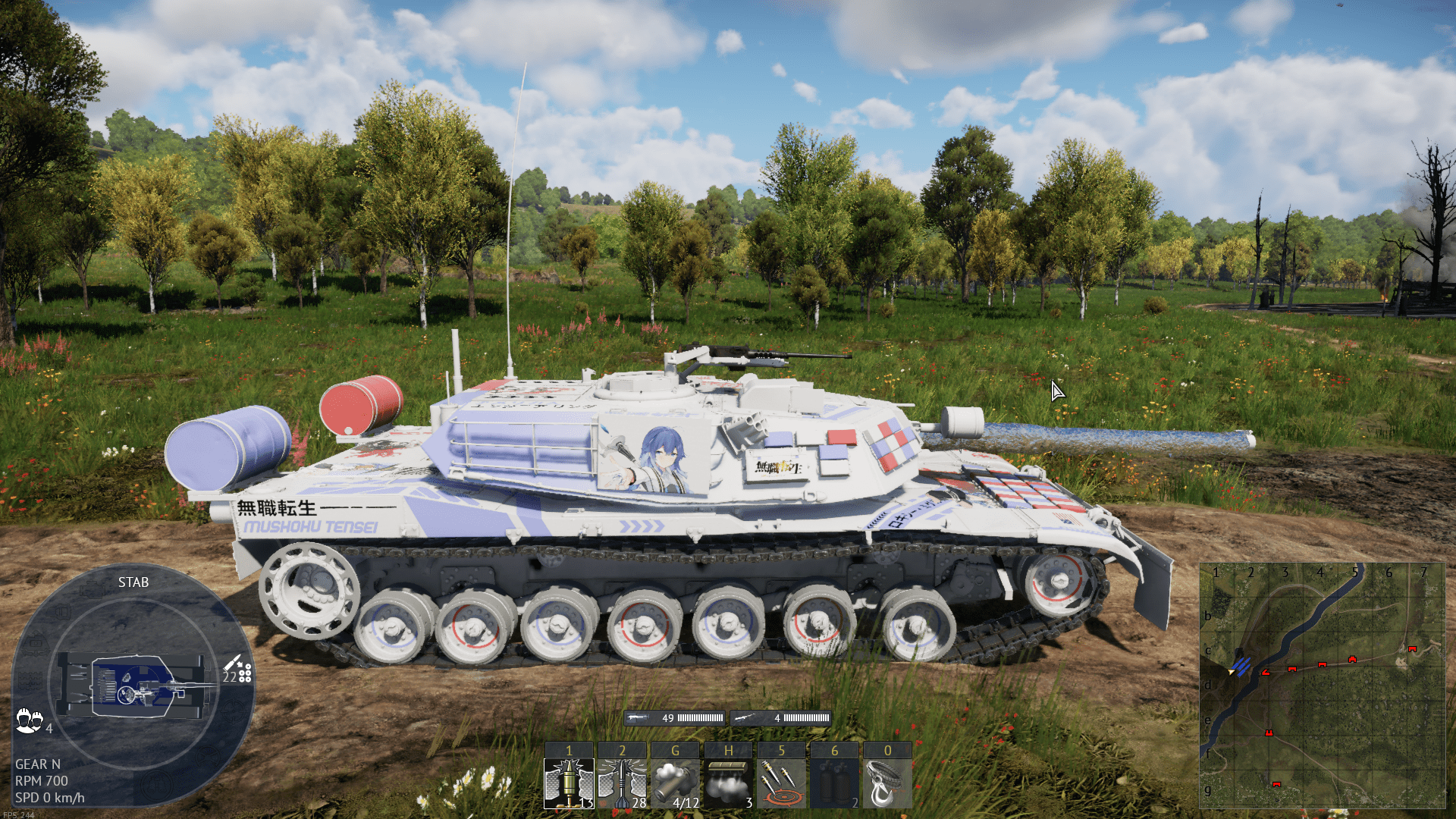The image size is (1456, 819).
Task: Click the tactical minimap
Action: (1322, 686)
